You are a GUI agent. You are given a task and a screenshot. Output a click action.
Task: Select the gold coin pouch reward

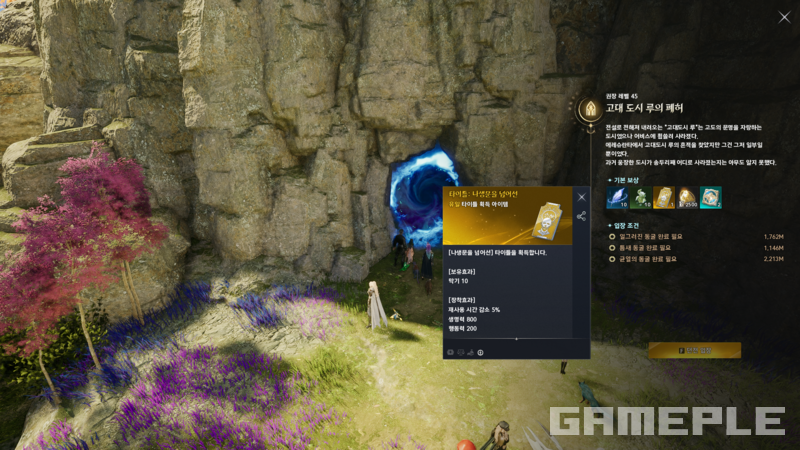click(x=687, y=198)
